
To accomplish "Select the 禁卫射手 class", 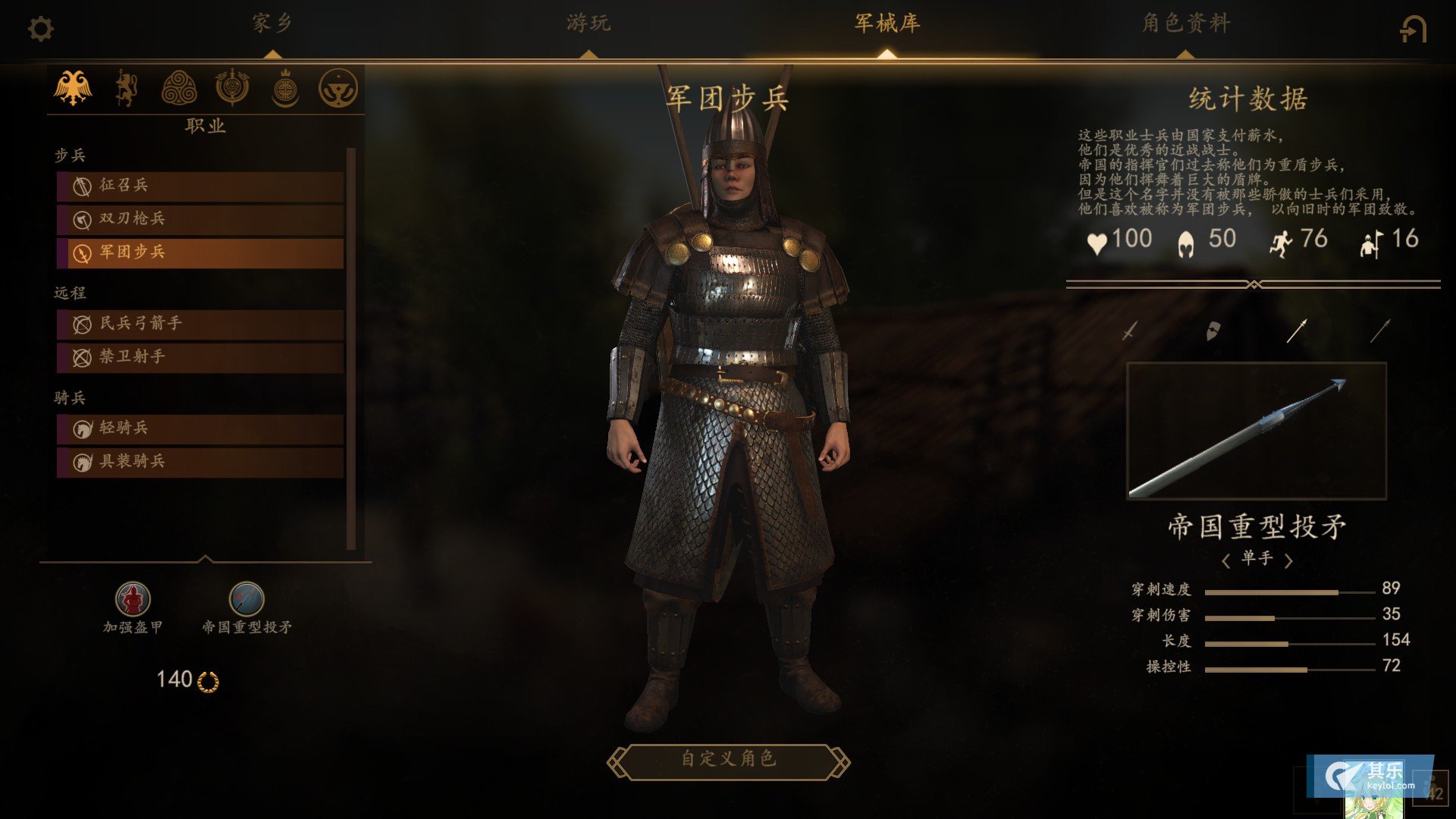I will 200,357.
